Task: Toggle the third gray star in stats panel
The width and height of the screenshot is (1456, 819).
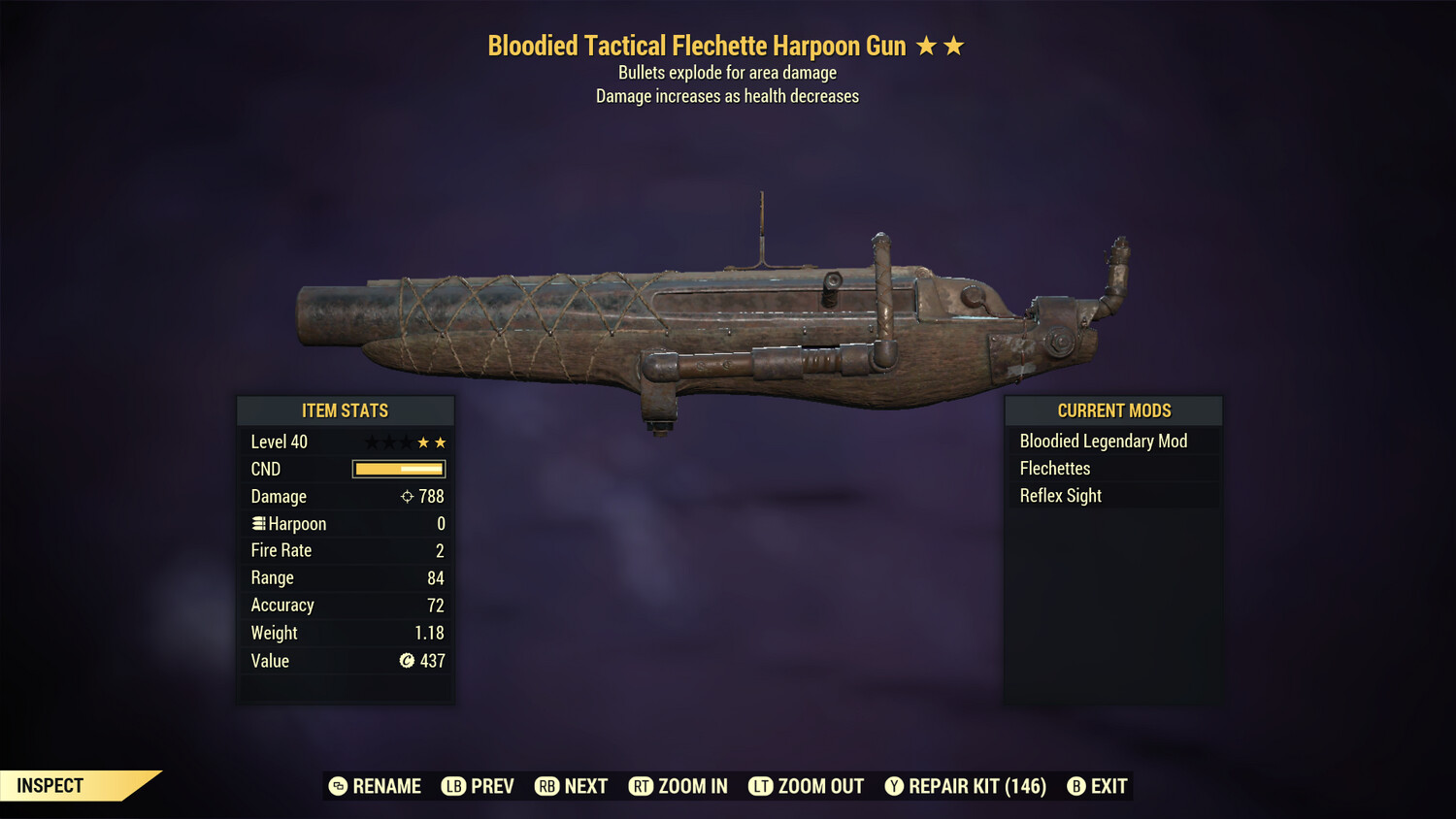Action: (407, 441)
